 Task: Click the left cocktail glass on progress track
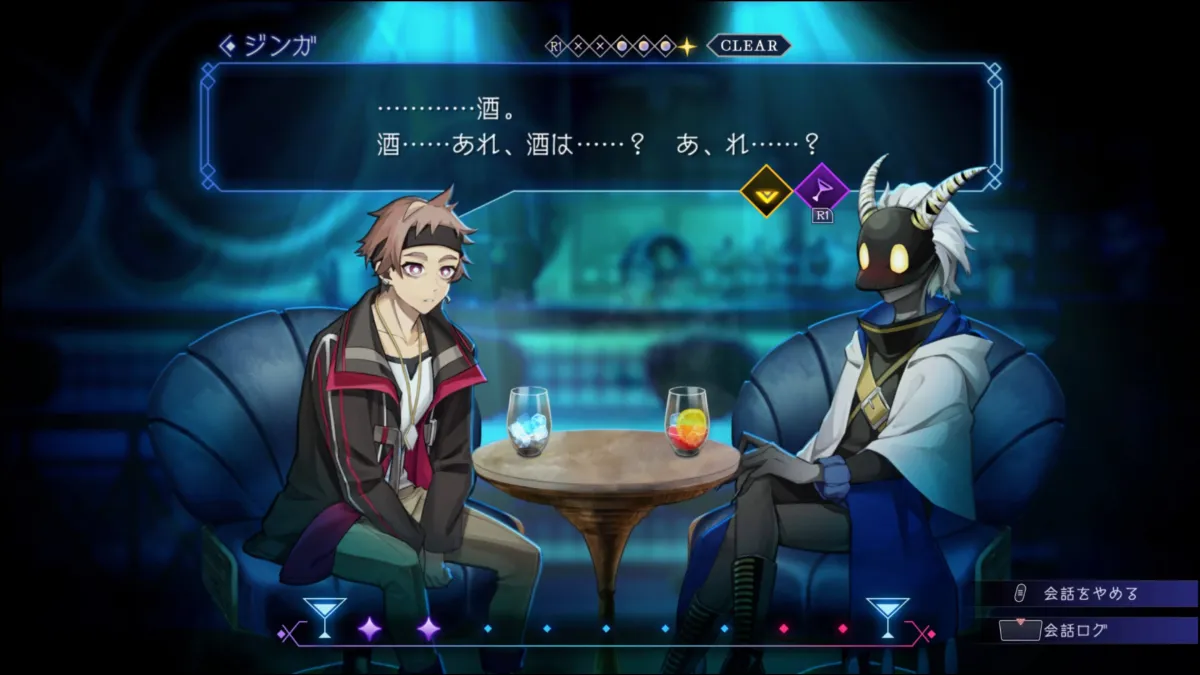324,617
